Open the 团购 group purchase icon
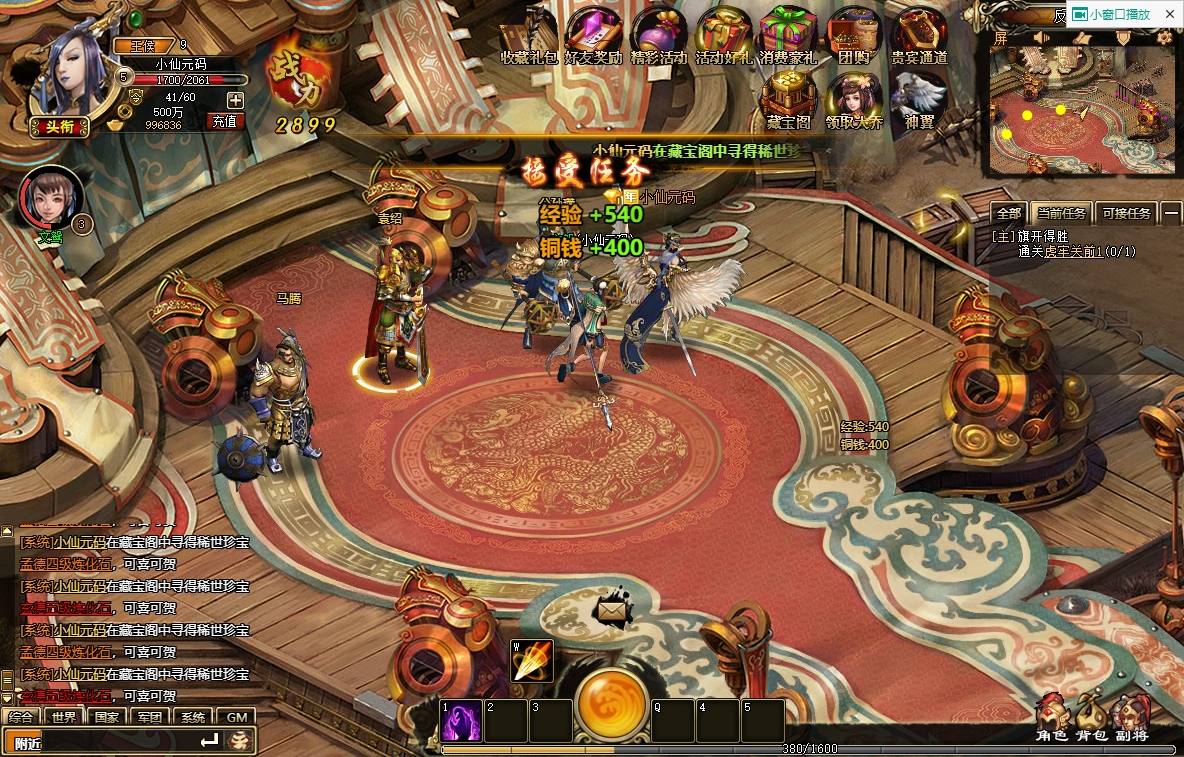The image size is (1184, 757). coord(853,33)
